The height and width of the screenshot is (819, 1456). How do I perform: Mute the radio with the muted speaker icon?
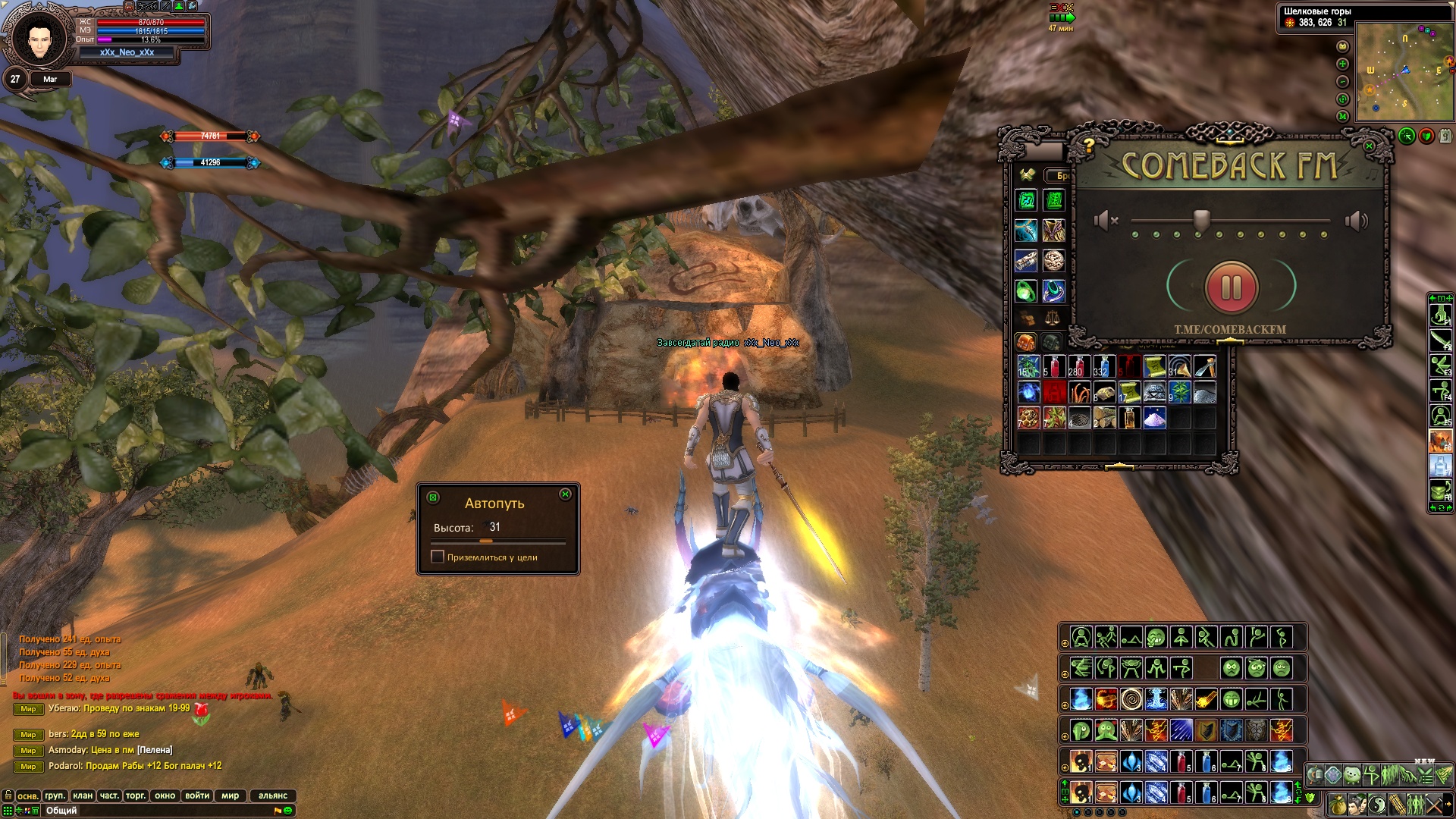(x=1106, y=221)
